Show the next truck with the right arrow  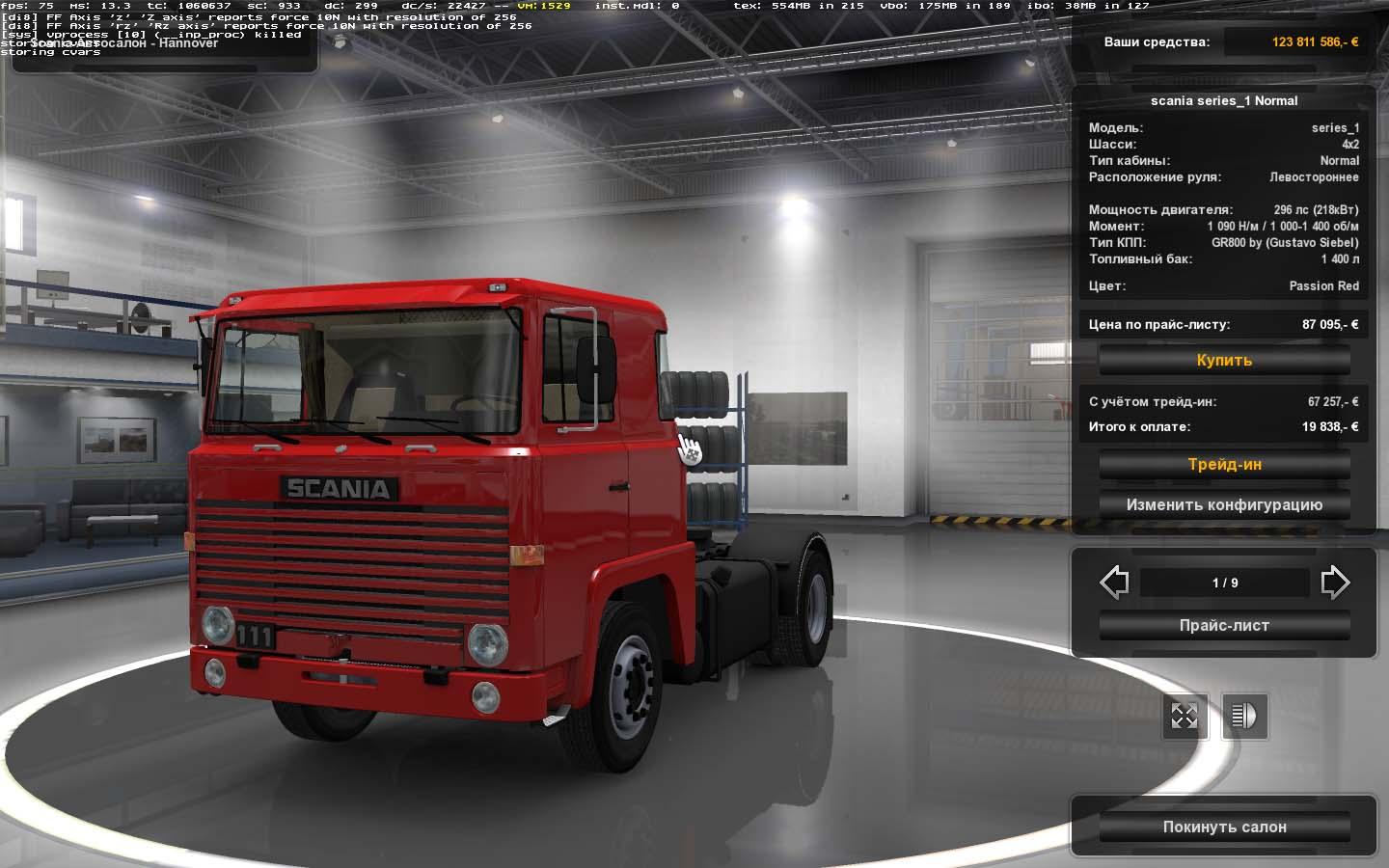(1335, 583)
